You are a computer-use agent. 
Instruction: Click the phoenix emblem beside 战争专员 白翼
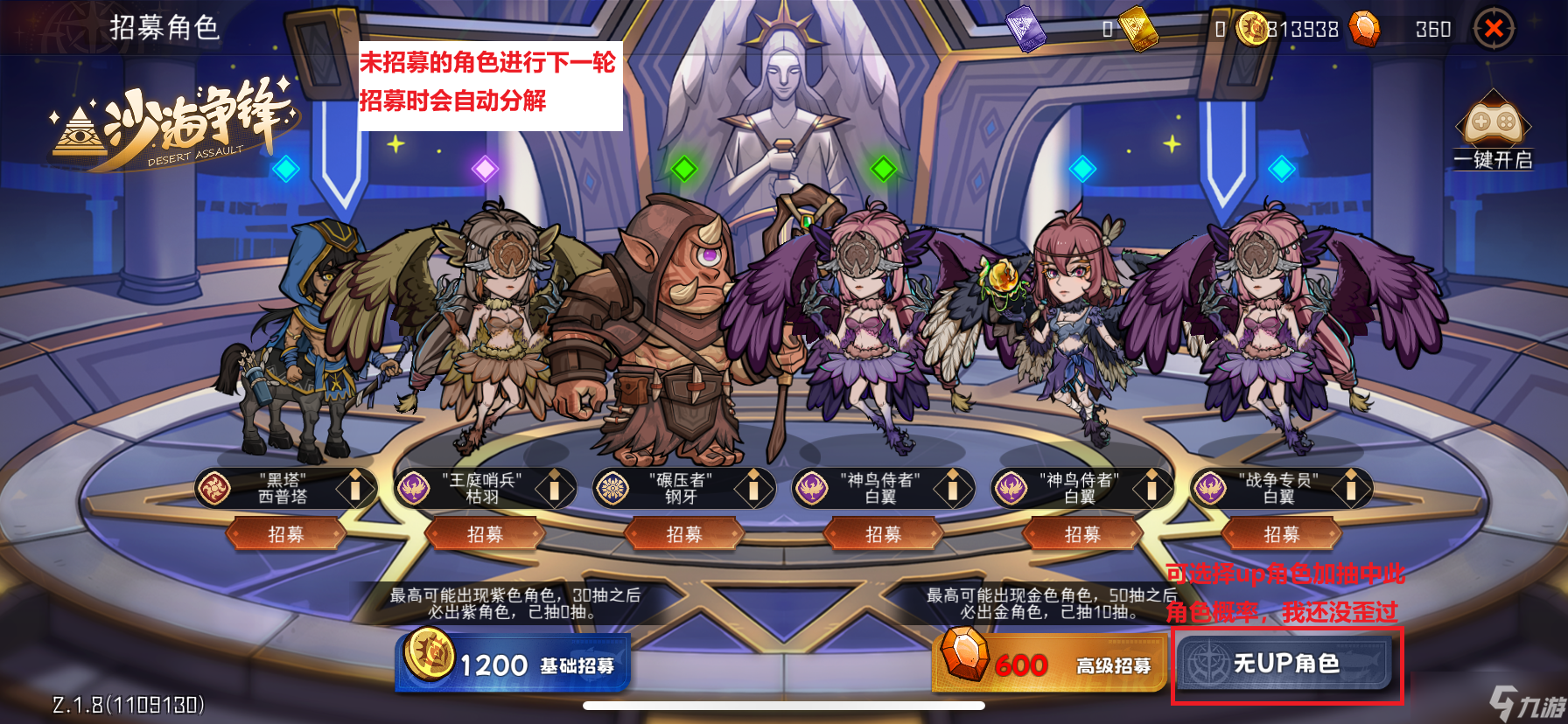(1209, 489)
